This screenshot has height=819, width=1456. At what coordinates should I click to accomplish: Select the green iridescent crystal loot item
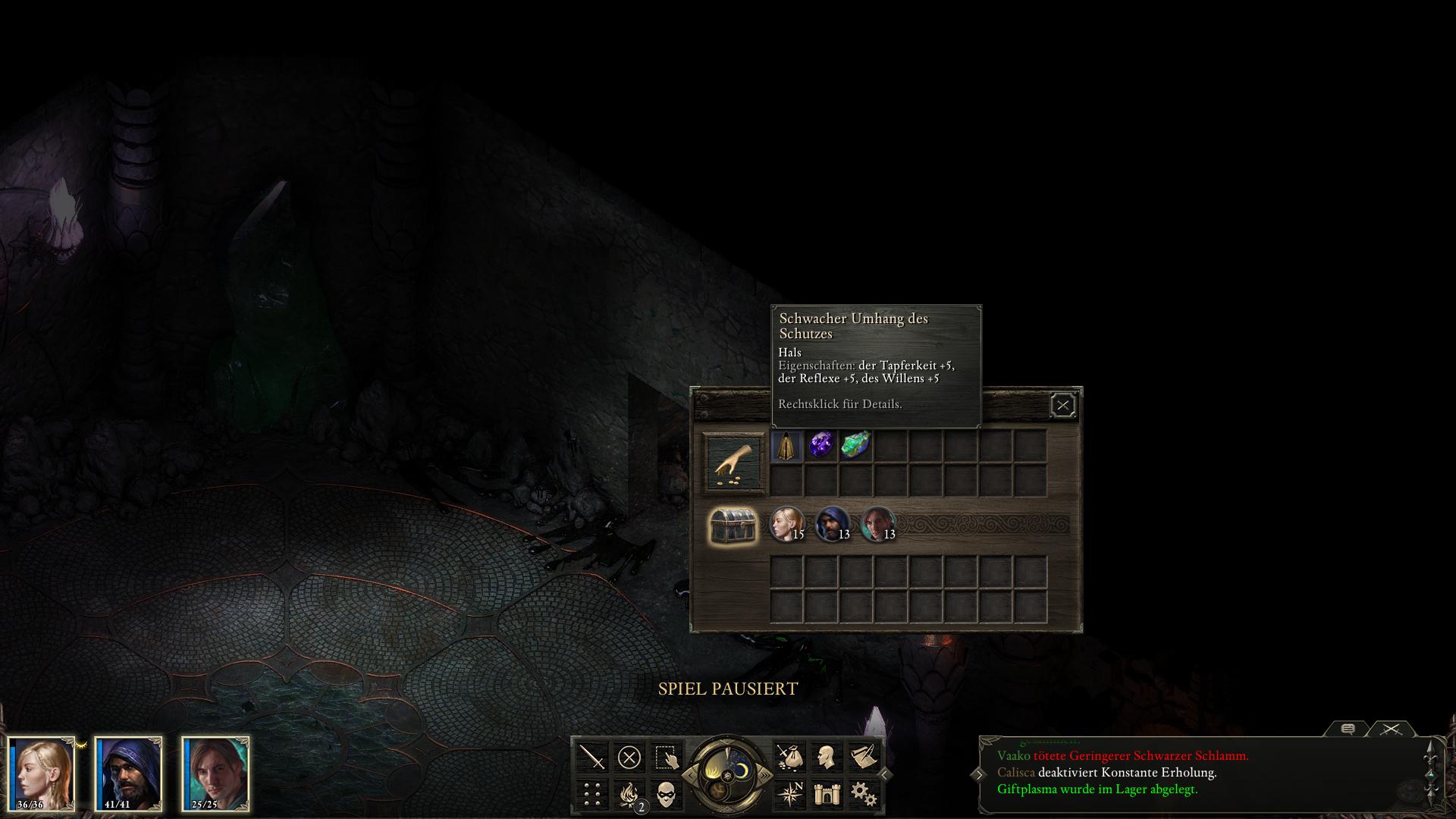click(855, 445)
